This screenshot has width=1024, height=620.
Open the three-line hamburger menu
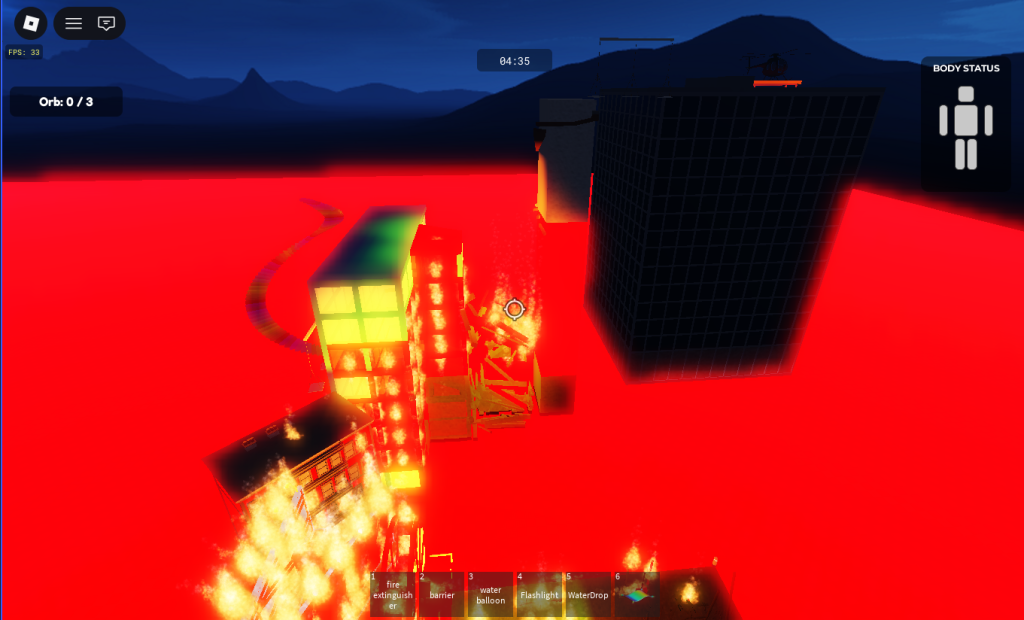pos(74,23)
